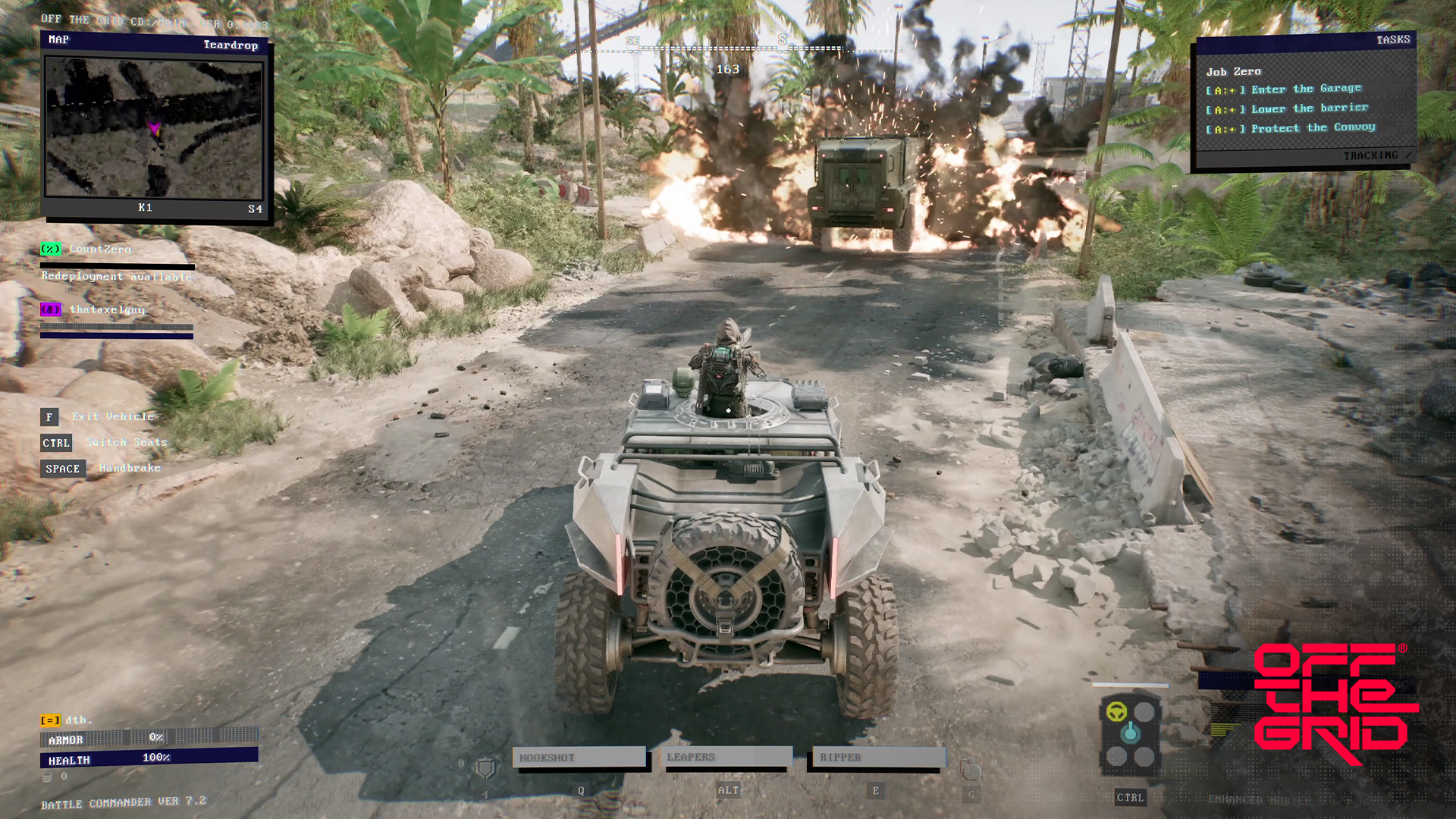
Task: Toggle Switch Seats via the CTRL prompt
Action: pyautogui.click(x=55, y=442)
